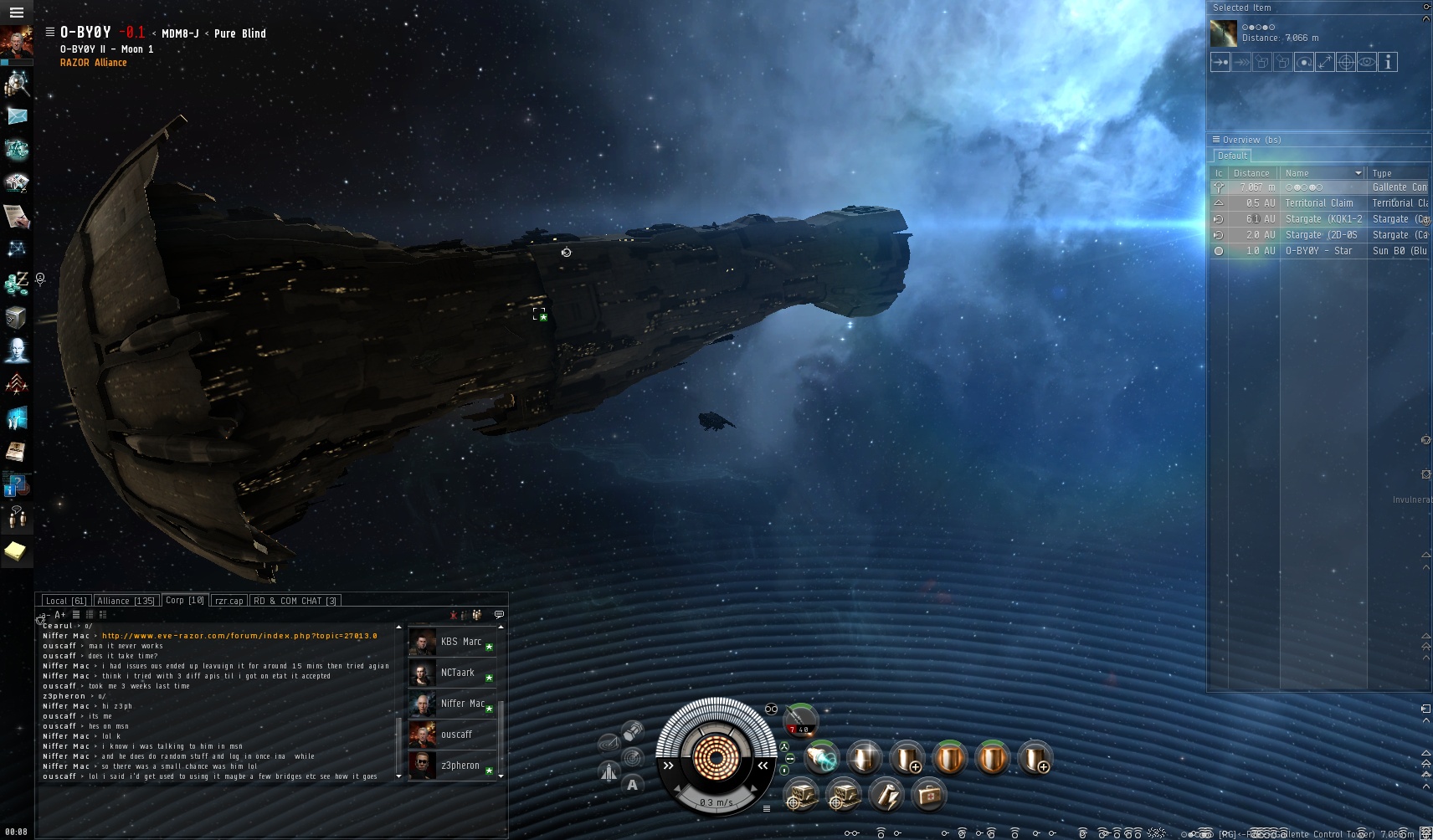This screenshot has width=1433, height=840.
Task: Lock target on the selected item
Action: 1345,63
